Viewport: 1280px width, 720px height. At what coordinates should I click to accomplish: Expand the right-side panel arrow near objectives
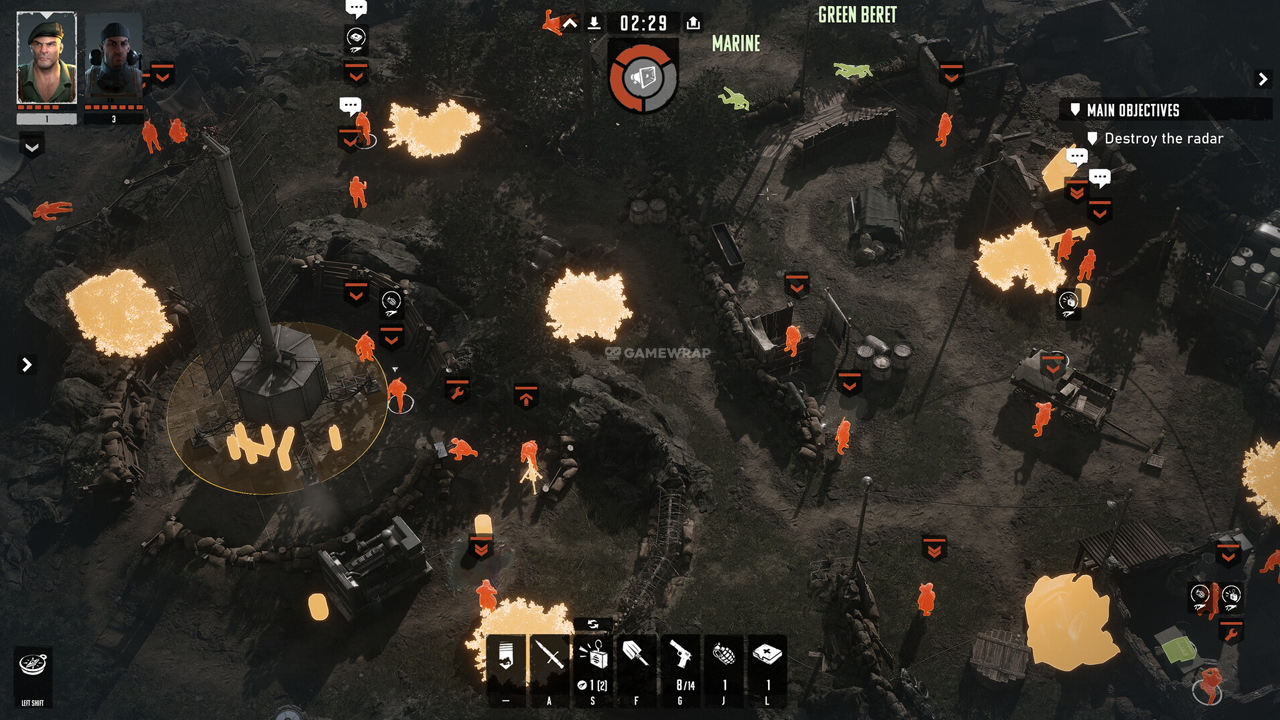point(1262,79)
